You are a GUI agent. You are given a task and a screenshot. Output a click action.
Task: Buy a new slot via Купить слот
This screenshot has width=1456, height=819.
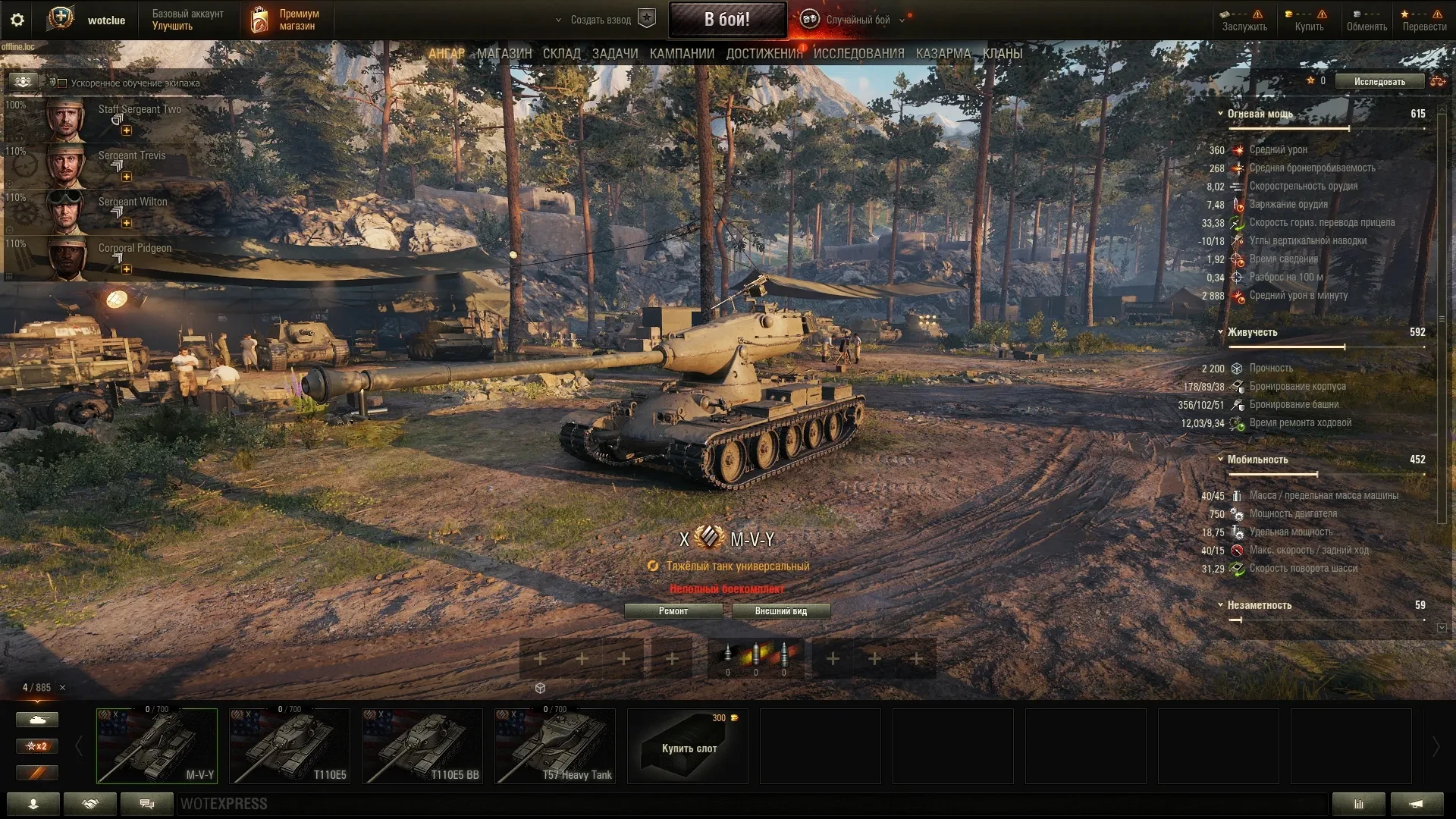(689, 746)
